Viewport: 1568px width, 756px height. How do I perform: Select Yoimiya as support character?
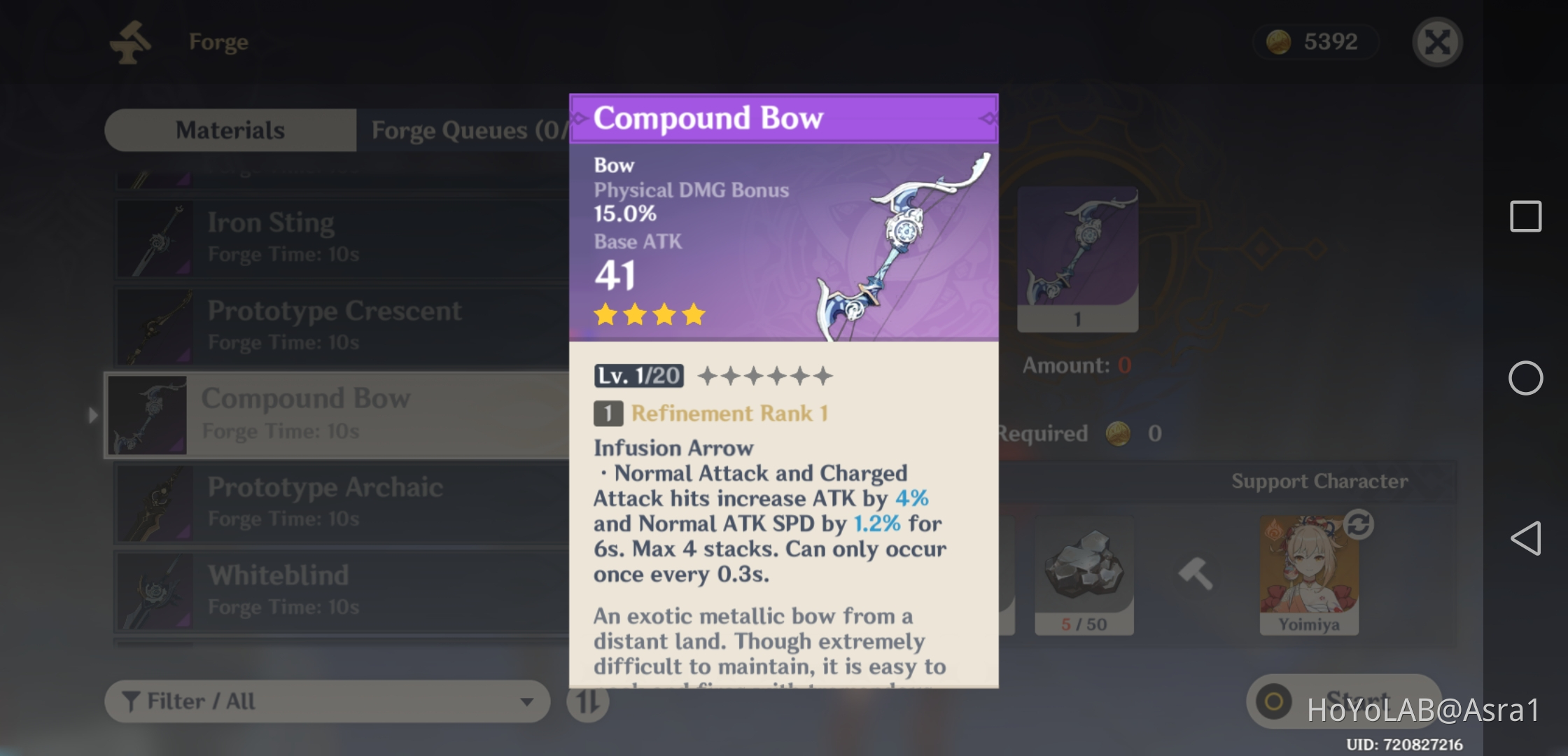(1308, 574)
